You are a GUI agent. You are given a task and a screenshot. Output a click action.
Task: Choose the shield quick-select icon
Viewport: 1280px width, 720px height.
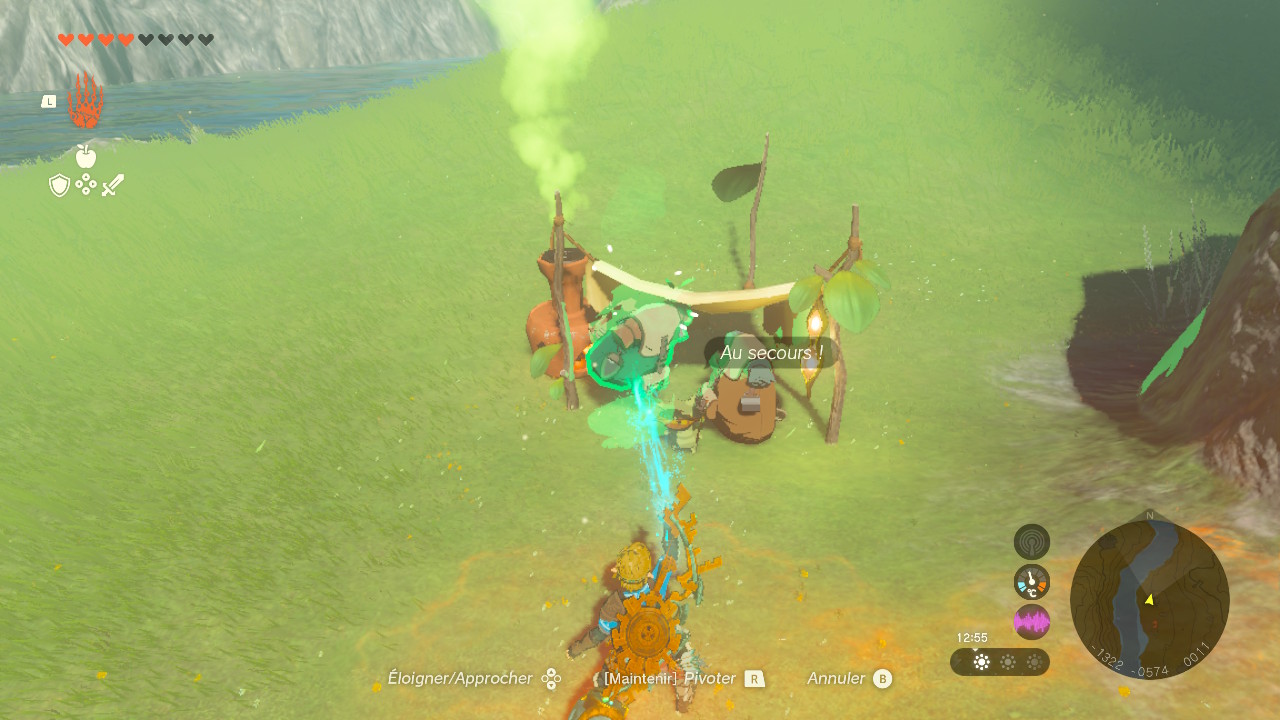pyautogui.click(x=60, y=185)
